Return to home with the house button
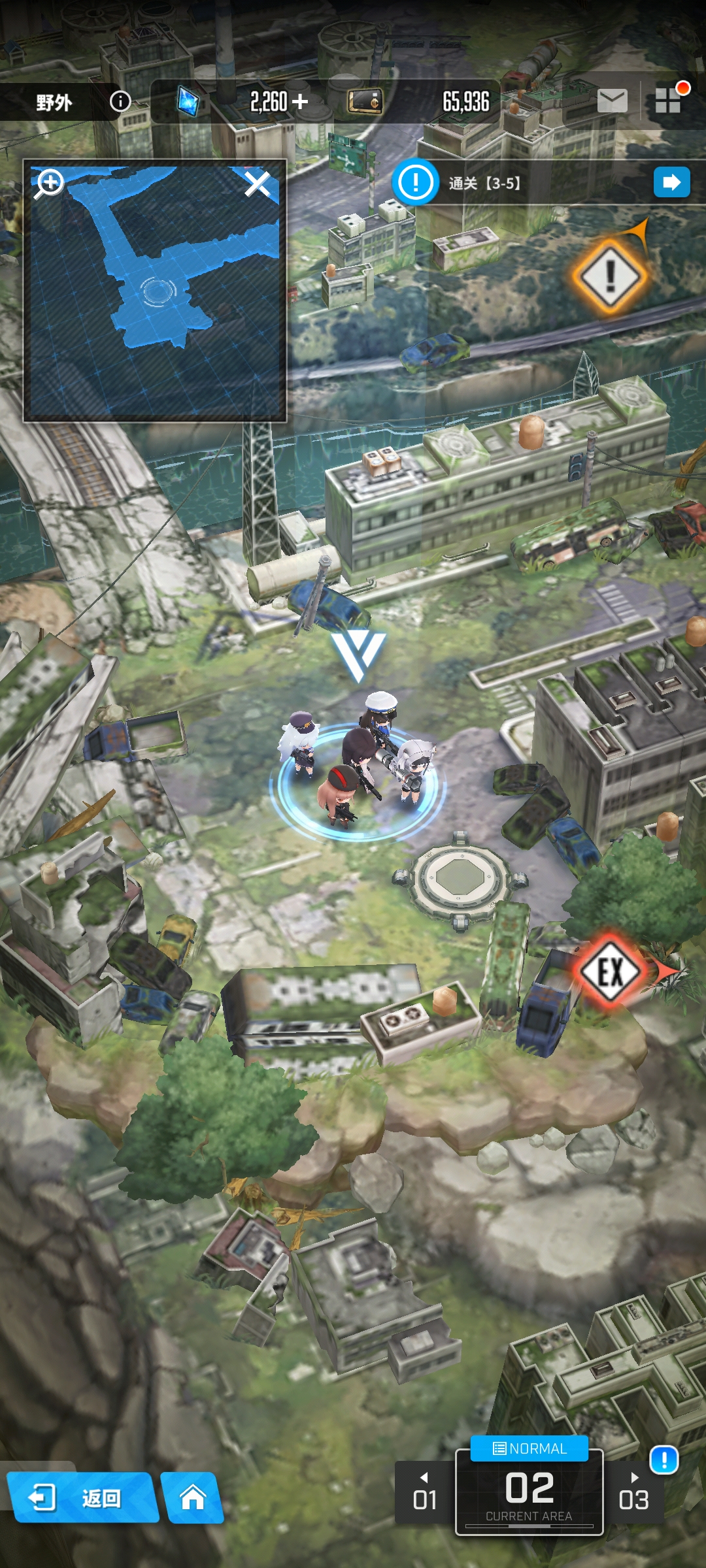 [193, 1497]
